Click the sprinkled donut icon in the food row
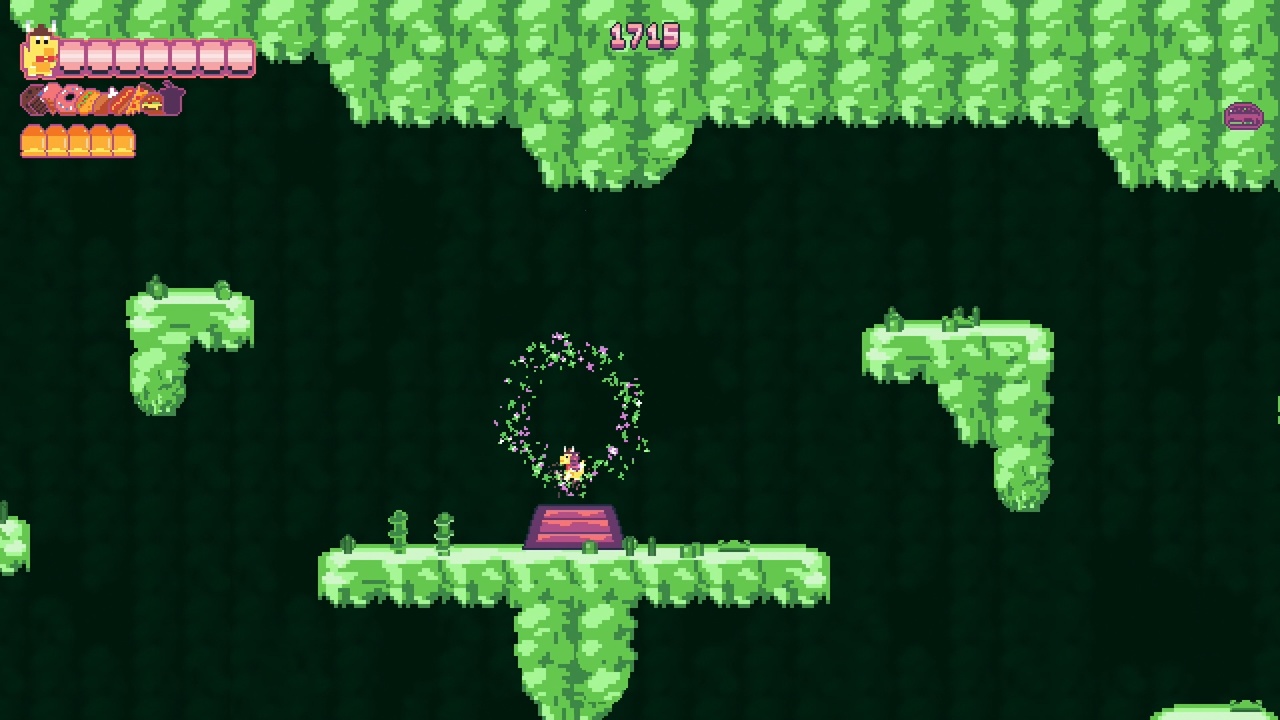 click(x=67, y=100)
